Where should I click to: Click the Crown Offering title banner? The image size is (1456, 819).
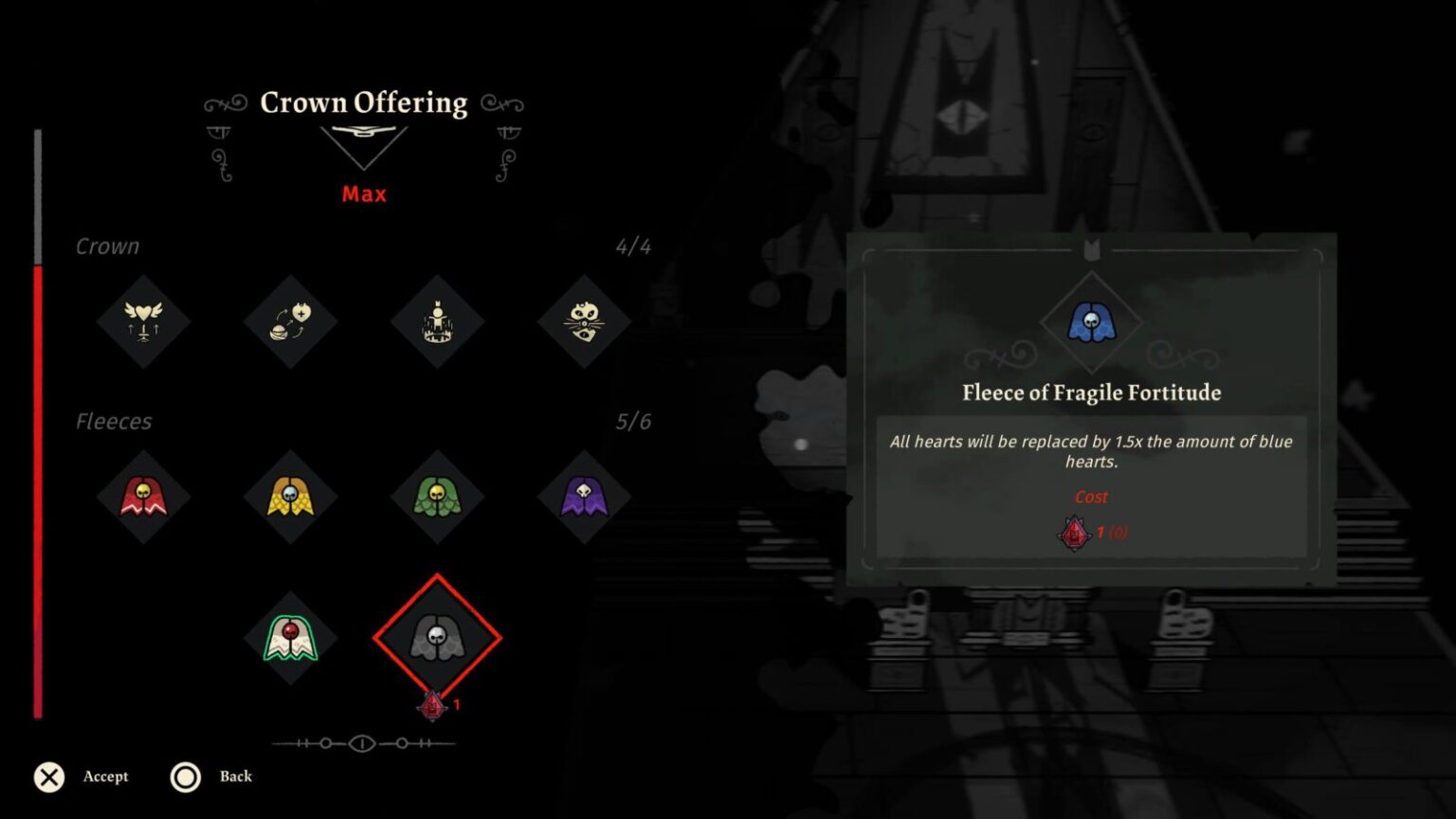click(x=364, y=102)
